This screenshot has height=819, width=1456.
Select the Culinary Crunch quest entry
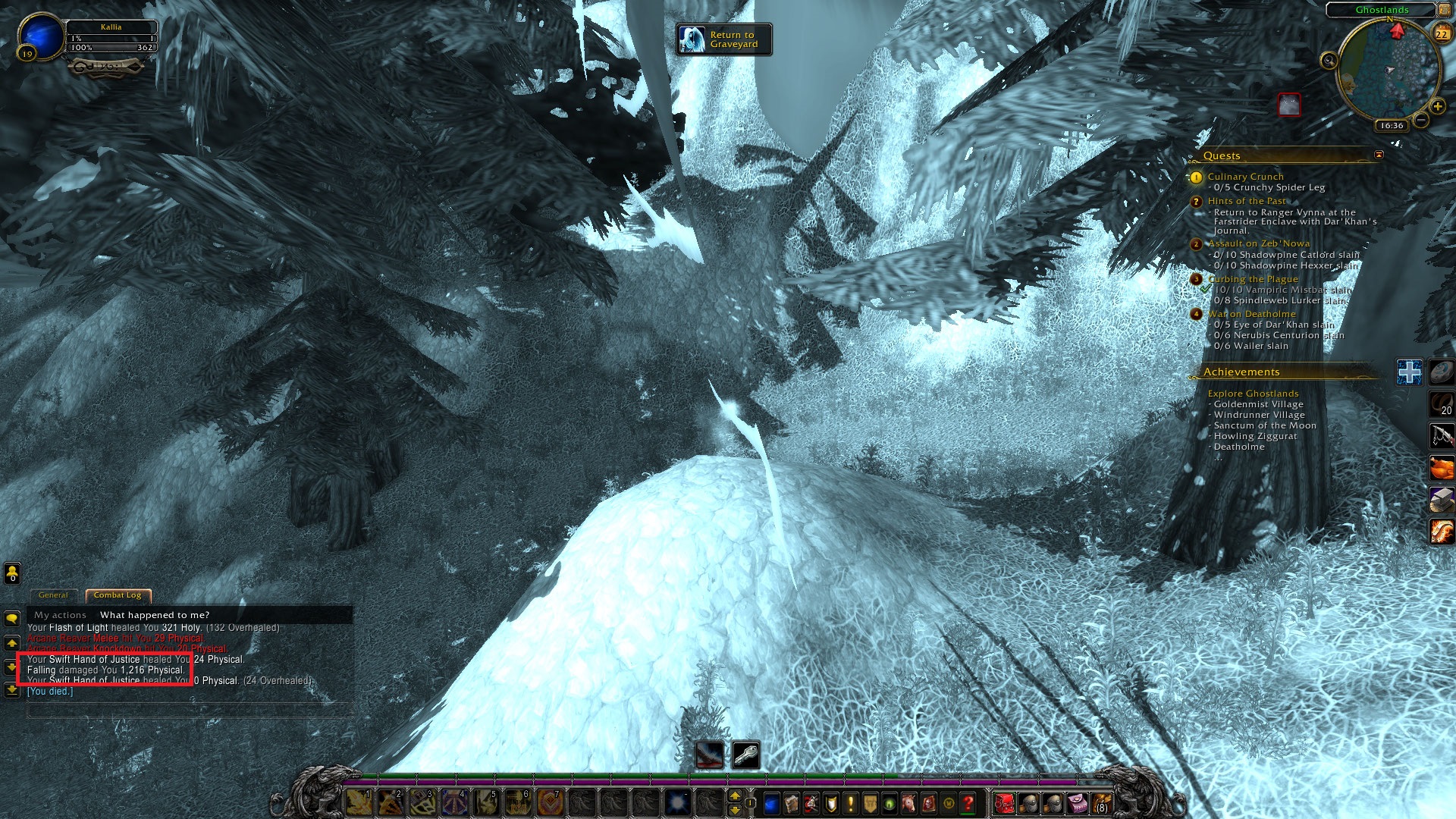(1245, 177)
